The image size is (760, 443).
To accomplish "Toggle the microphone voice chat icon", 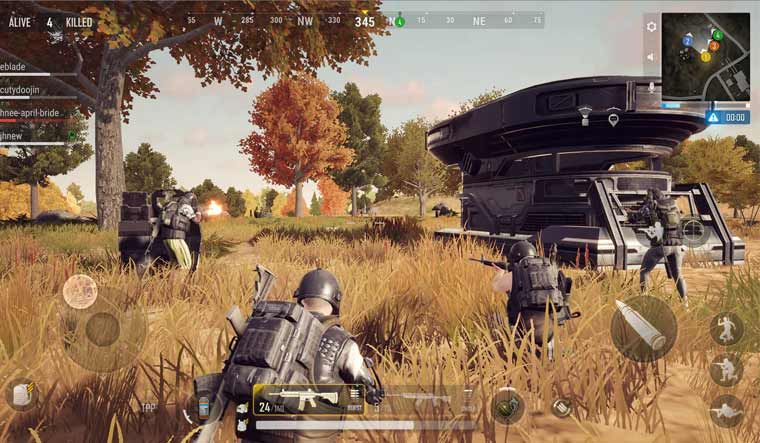I will (652, 88).
